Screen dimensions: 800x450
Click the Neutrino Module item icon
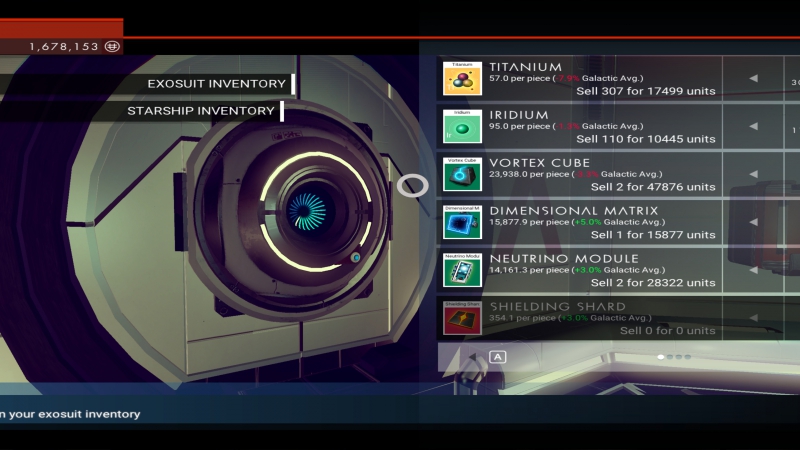[x=462, y=270]
